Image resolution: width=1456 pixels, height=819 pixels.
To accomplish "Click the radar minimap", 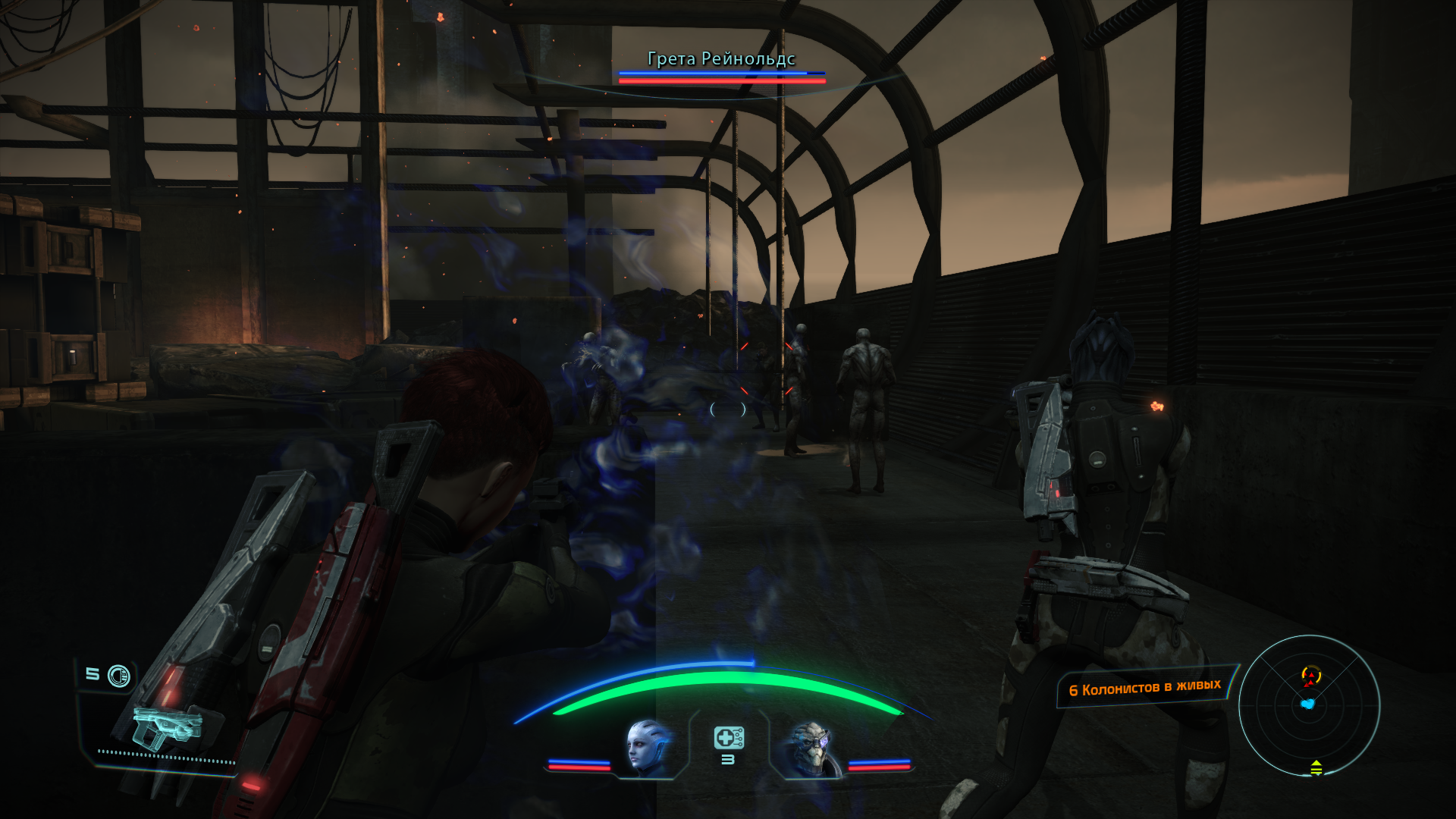I will click(x=1309, y=705).
